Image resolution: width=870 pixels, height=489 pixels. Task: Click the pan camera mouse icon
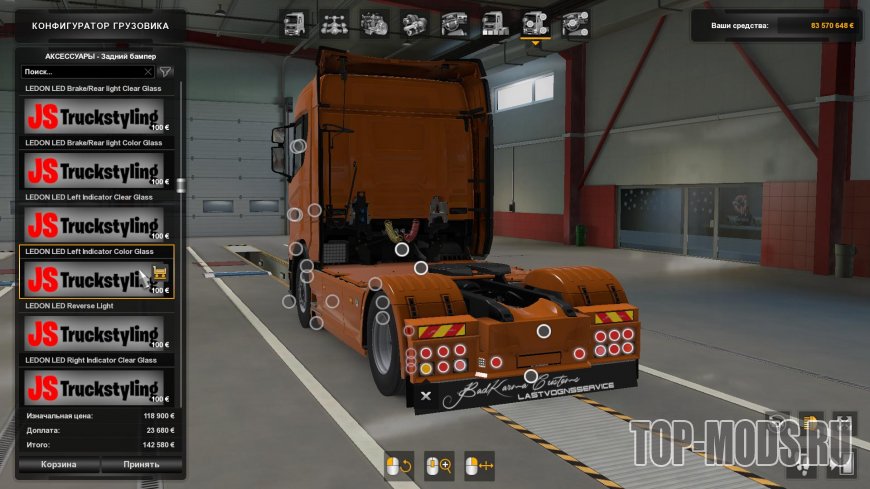pos(480,465)
